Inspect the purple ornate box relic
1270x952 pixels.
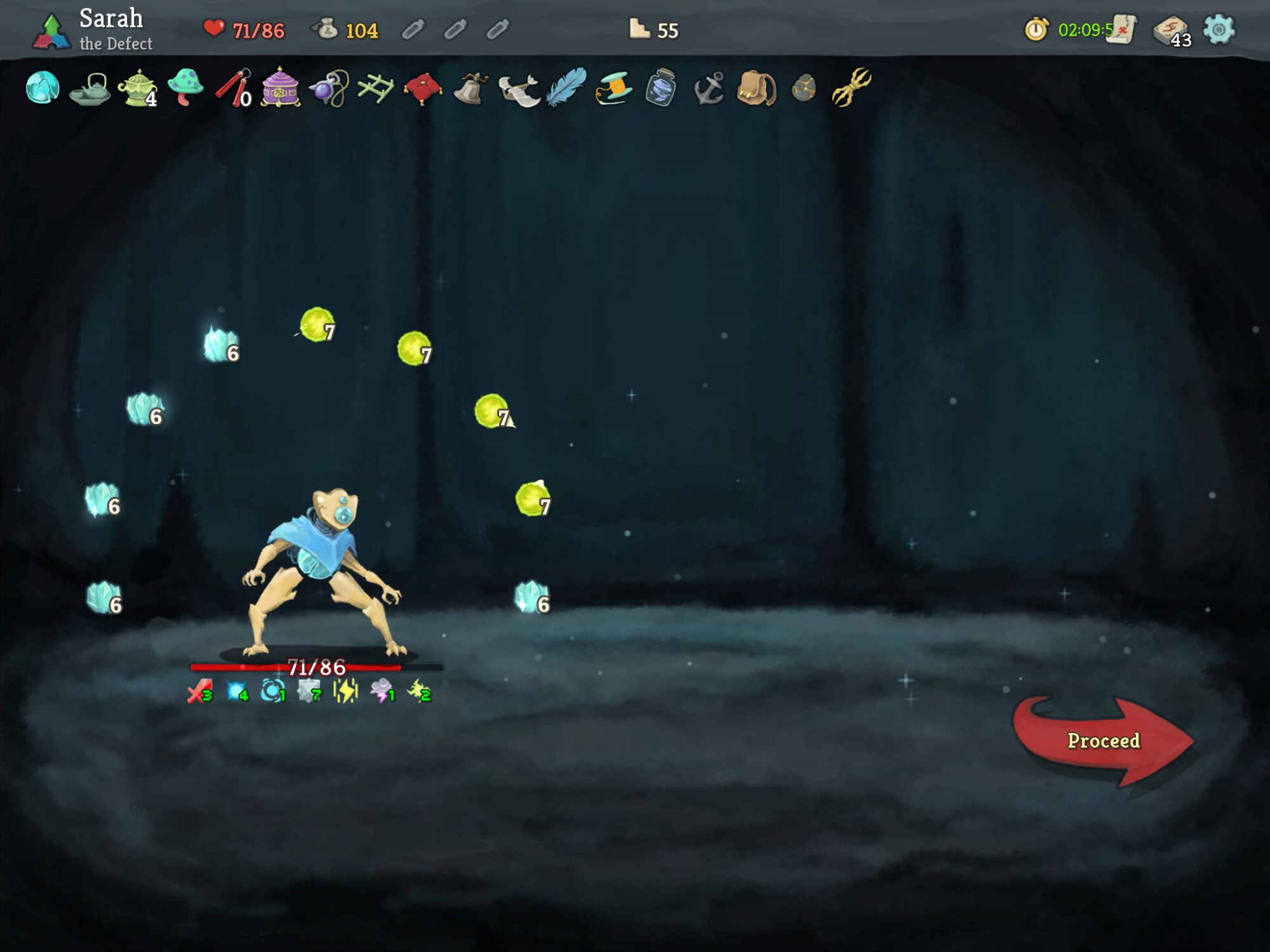pos(280,88)
